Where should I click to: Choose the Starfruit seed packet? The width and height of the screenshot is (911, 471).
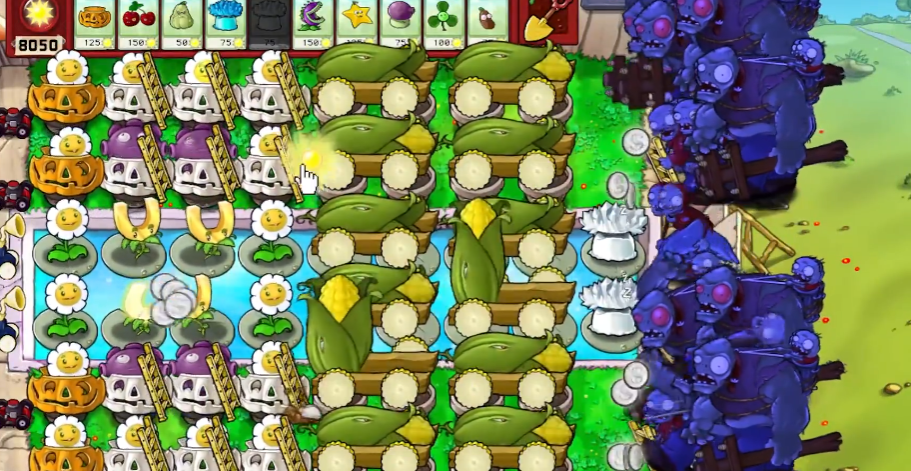[x=356, y=22]
